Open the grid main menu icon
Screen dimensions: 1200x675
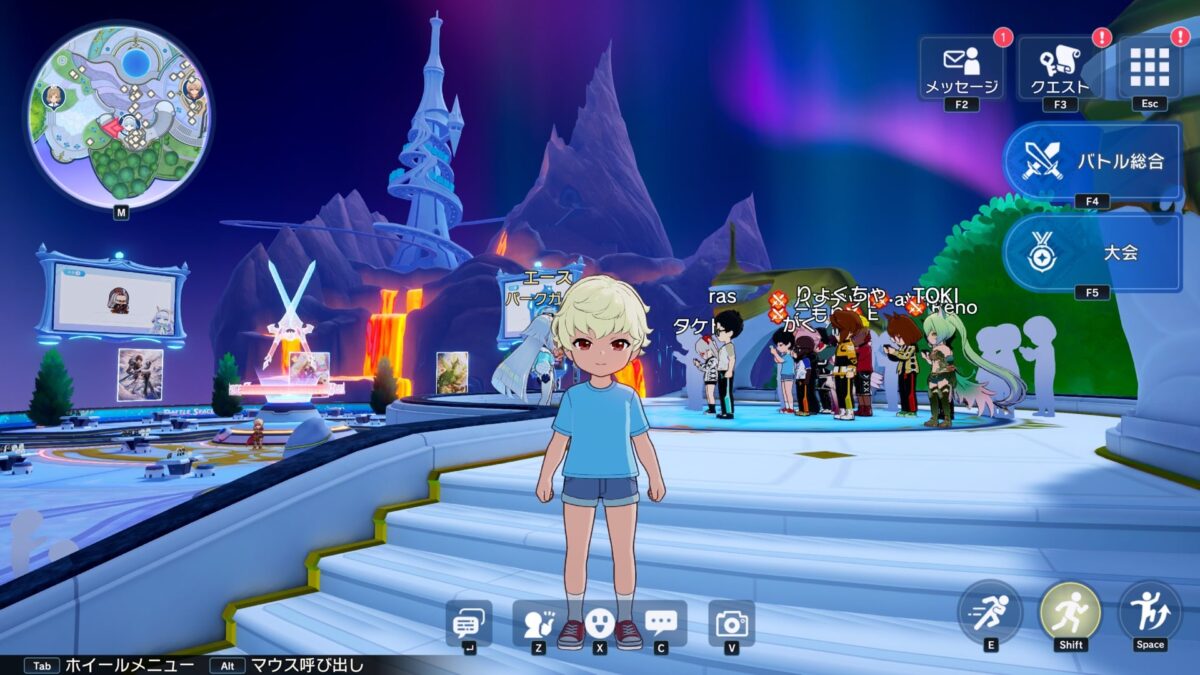coord(1149,67)
